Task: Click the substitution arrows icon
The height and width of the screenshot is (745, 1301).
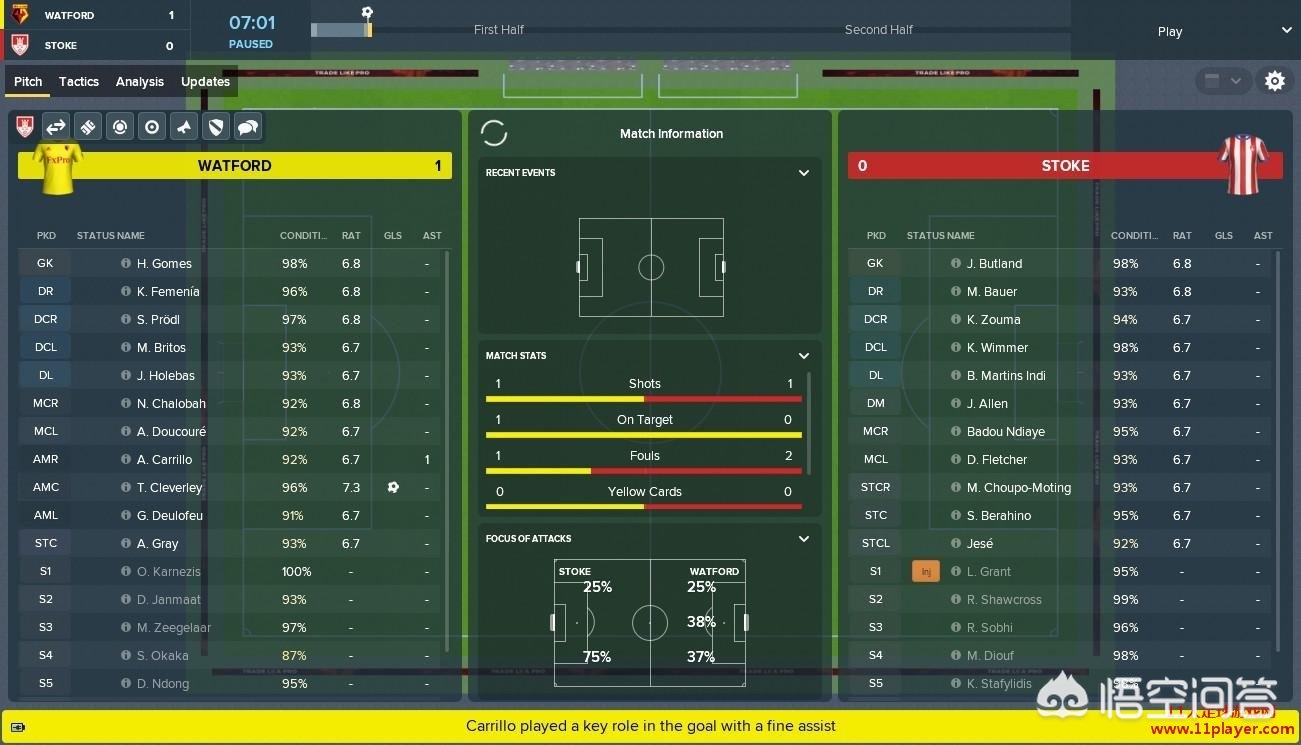Action: click(x=56, y=127)
